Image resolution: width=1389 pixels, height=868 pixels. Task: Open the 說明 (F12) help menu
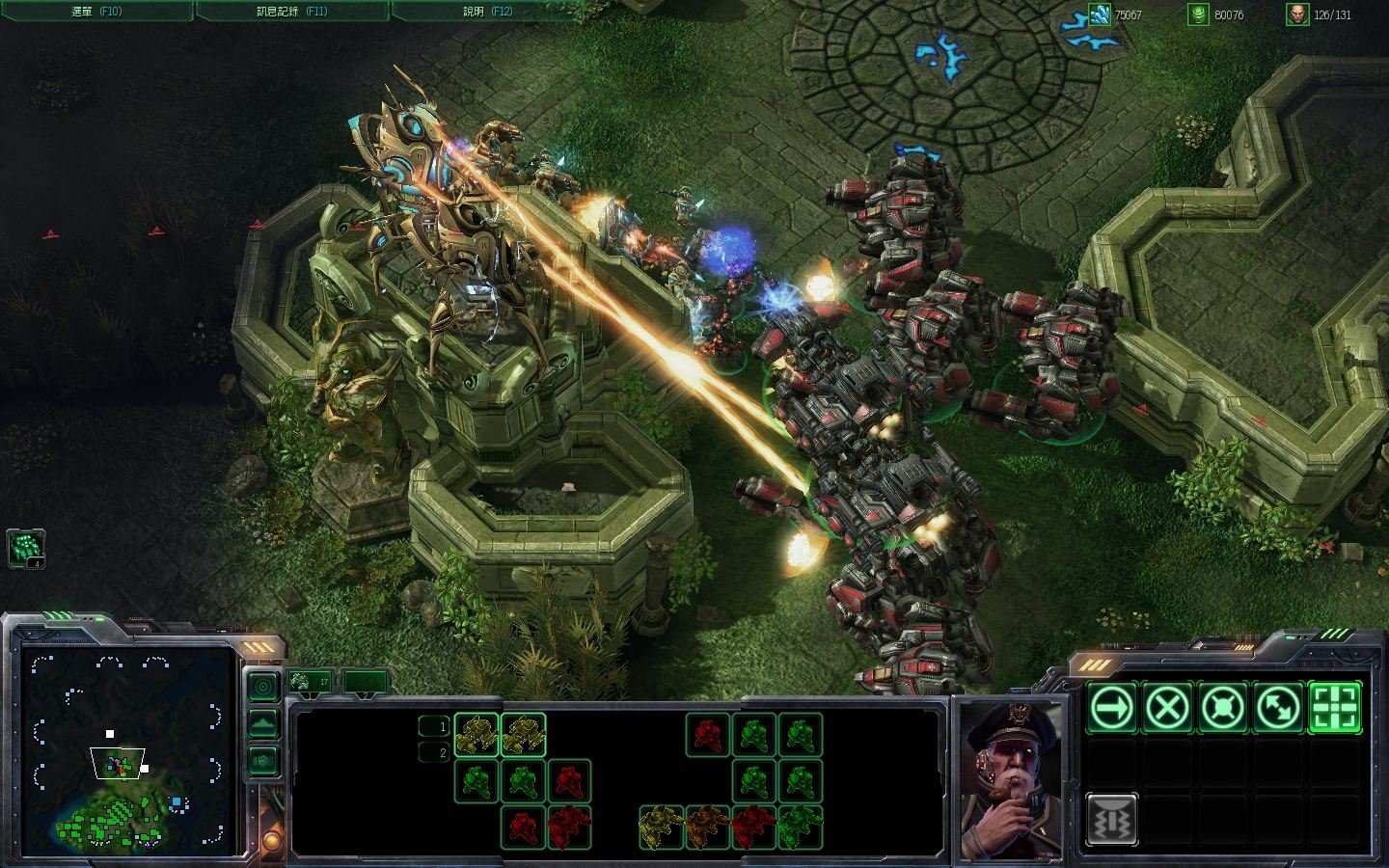pos(487,12)
